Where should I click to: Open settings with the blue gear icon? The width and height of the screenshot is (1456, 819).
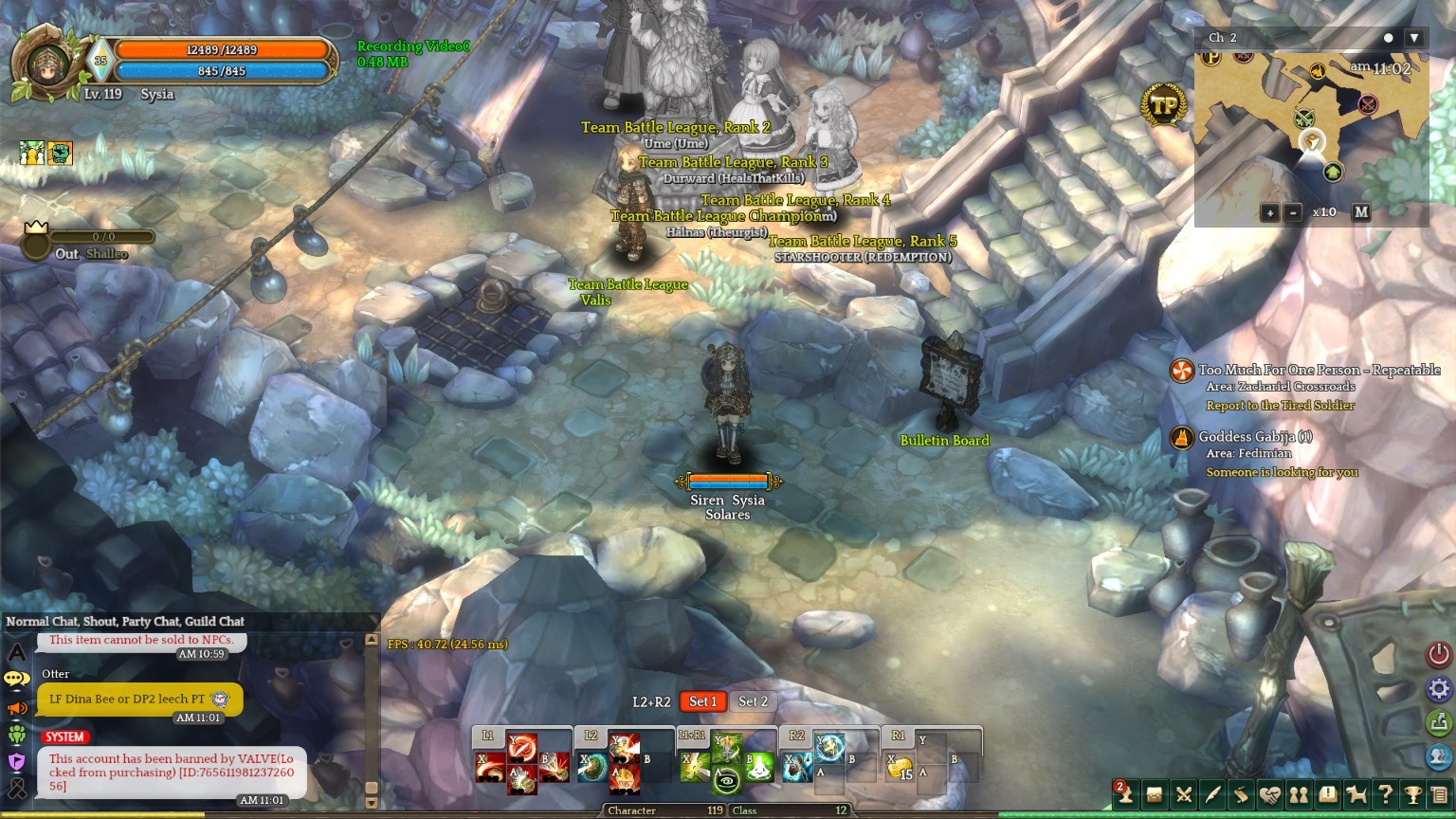click(1439, 688)
